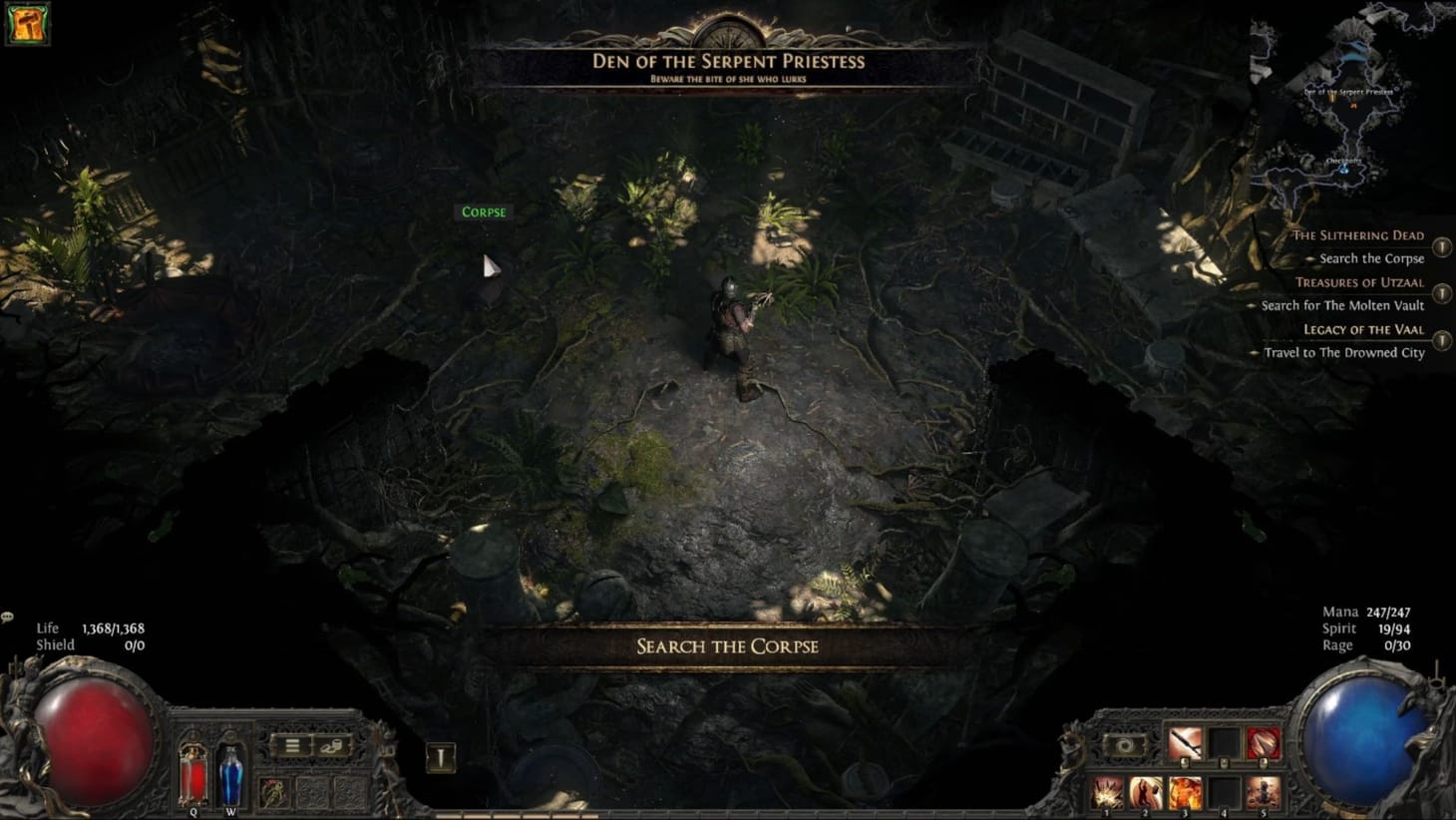Click the weapon set swap icon
Screen dimensions: 1456x820
(1126, 744)
